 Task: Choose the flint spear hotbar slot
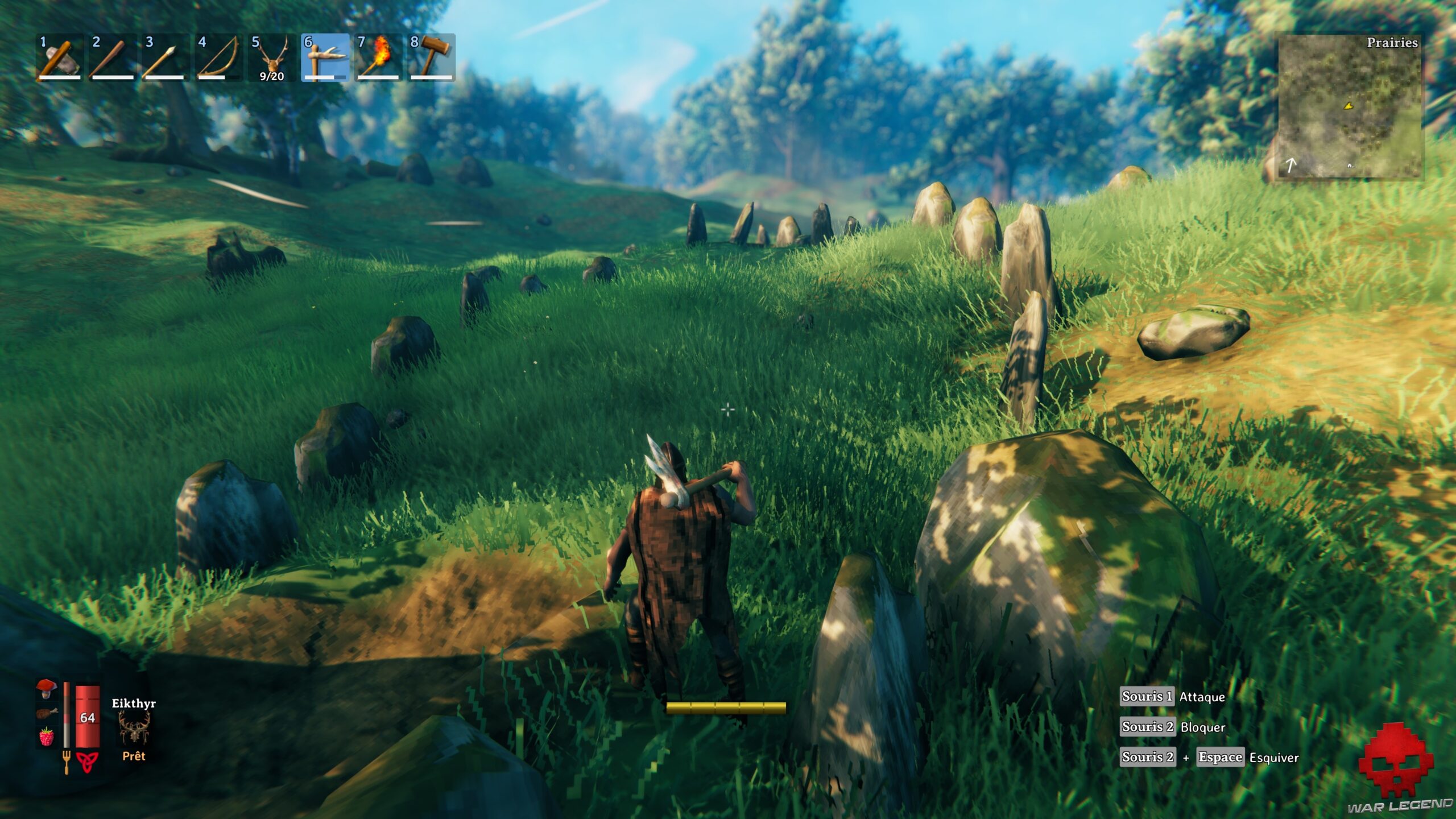(x=165, y=57)
